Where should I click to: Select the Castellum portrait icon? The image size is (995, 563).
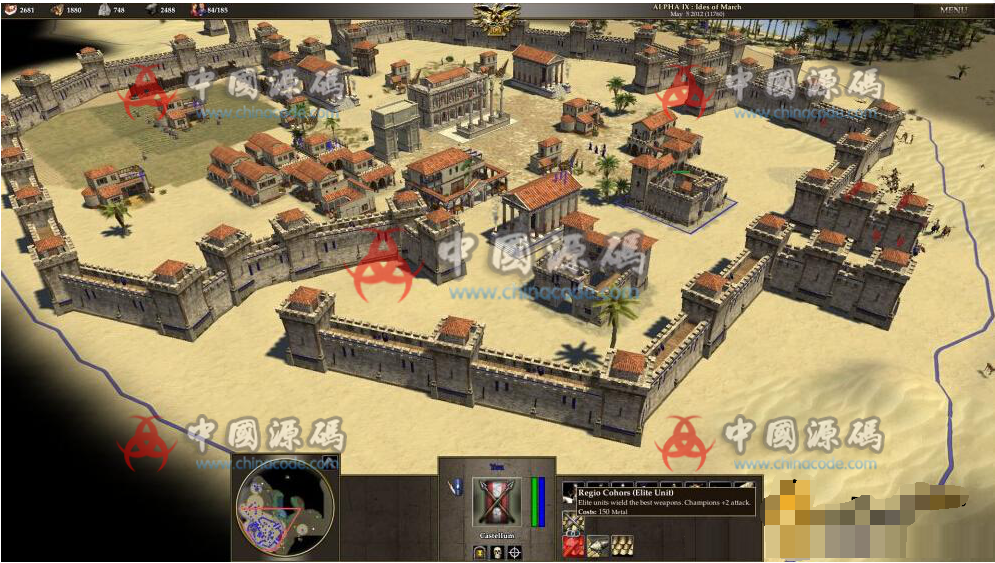[x=497, y=501]
